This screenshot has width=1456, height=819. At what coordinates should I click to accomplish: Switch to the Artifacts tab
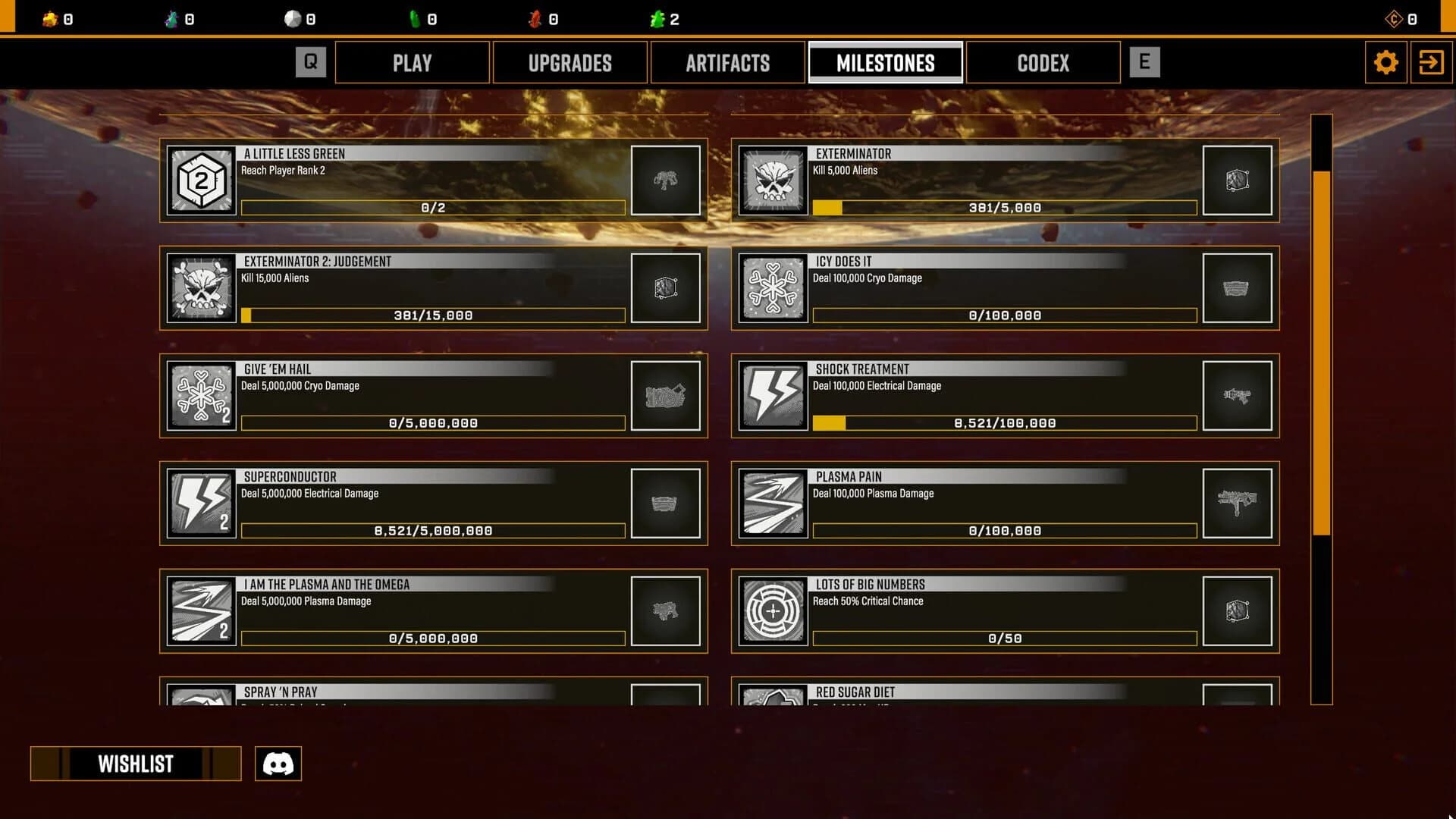tap(727, 62)
